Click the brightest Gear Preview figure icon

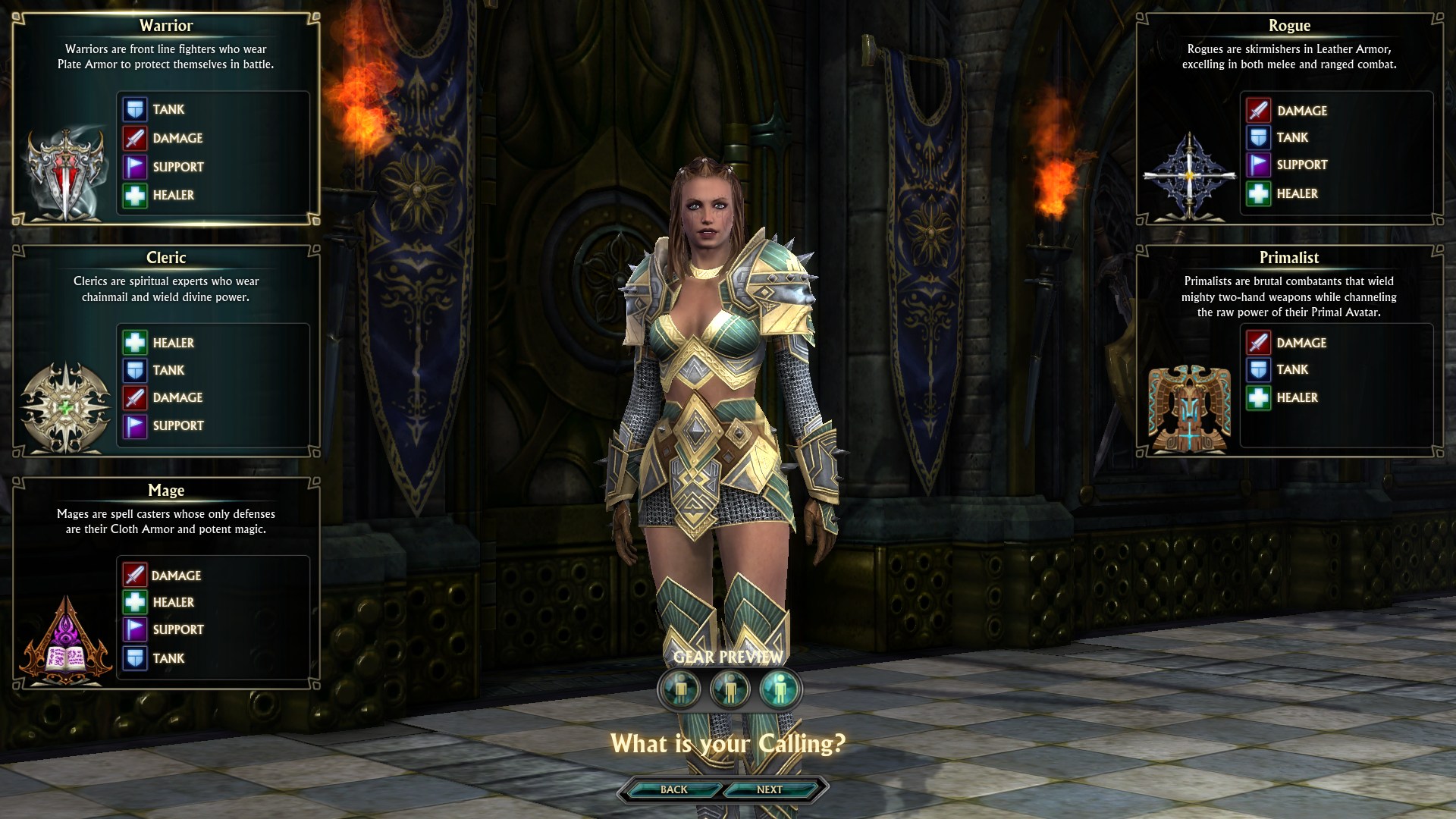coord(780,689)
